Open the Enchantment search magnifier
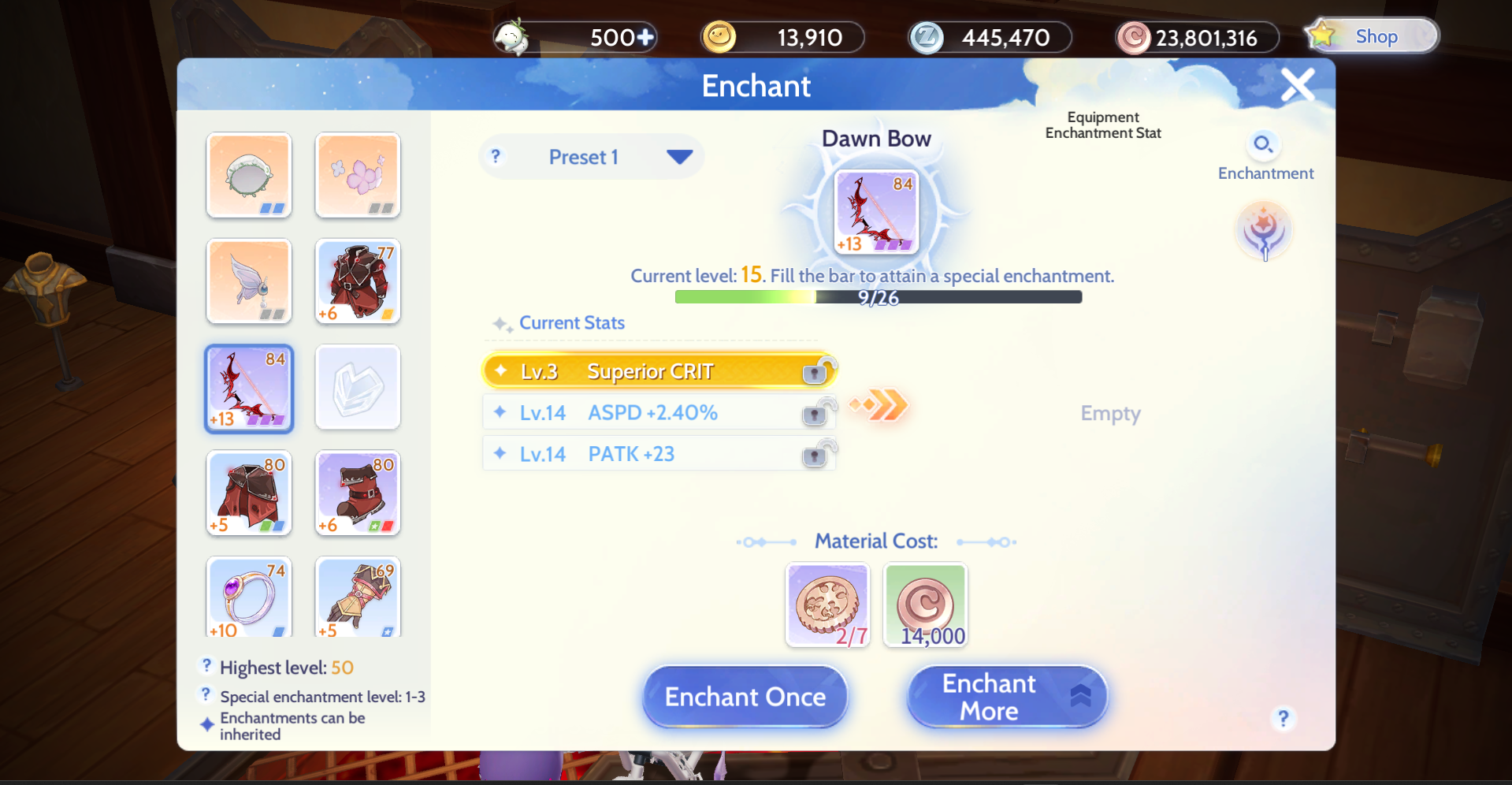1512x785 pixels. [x=1264, y=144]
